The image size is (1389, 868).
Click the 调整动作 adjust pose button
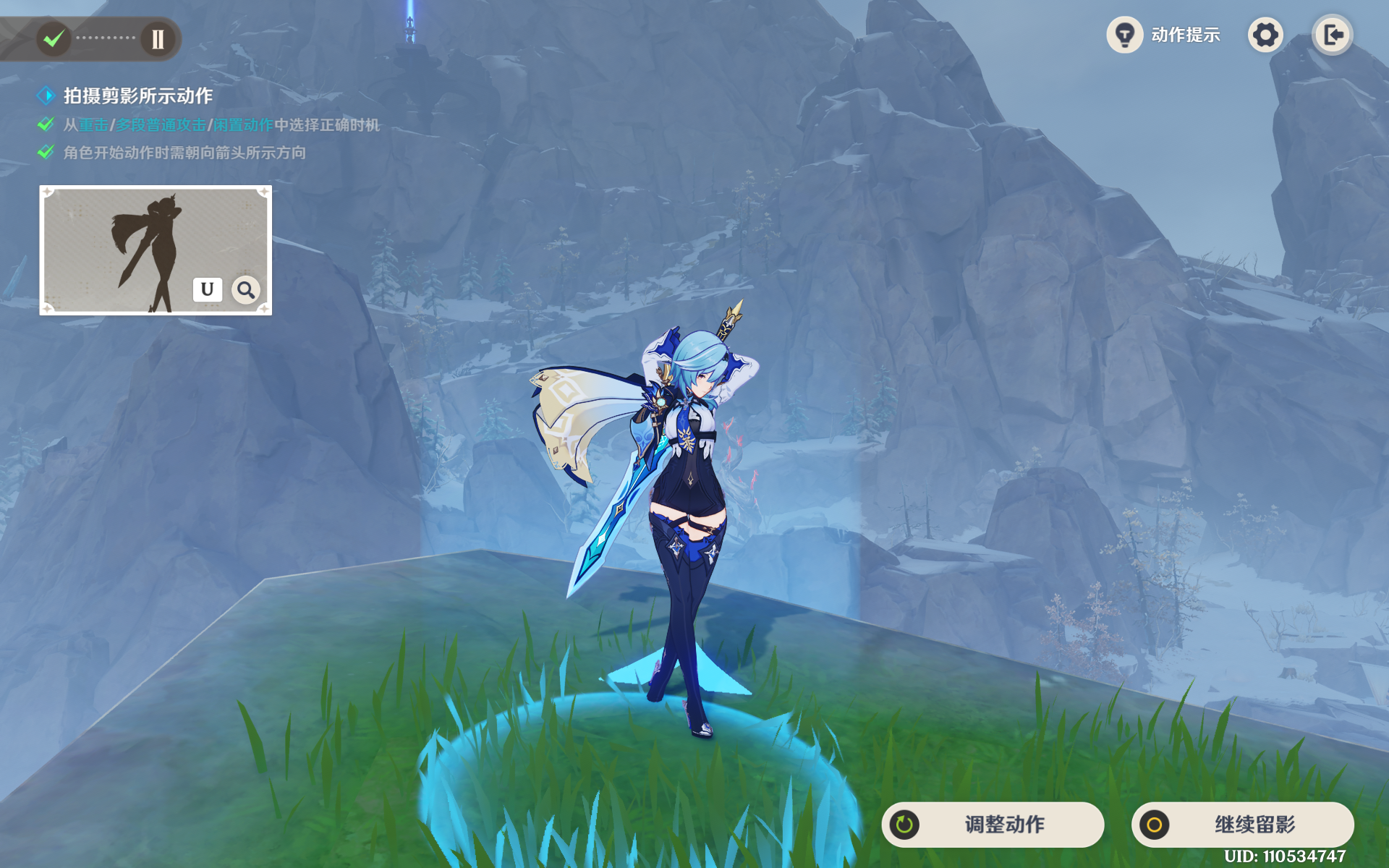(x=993, y=825)
